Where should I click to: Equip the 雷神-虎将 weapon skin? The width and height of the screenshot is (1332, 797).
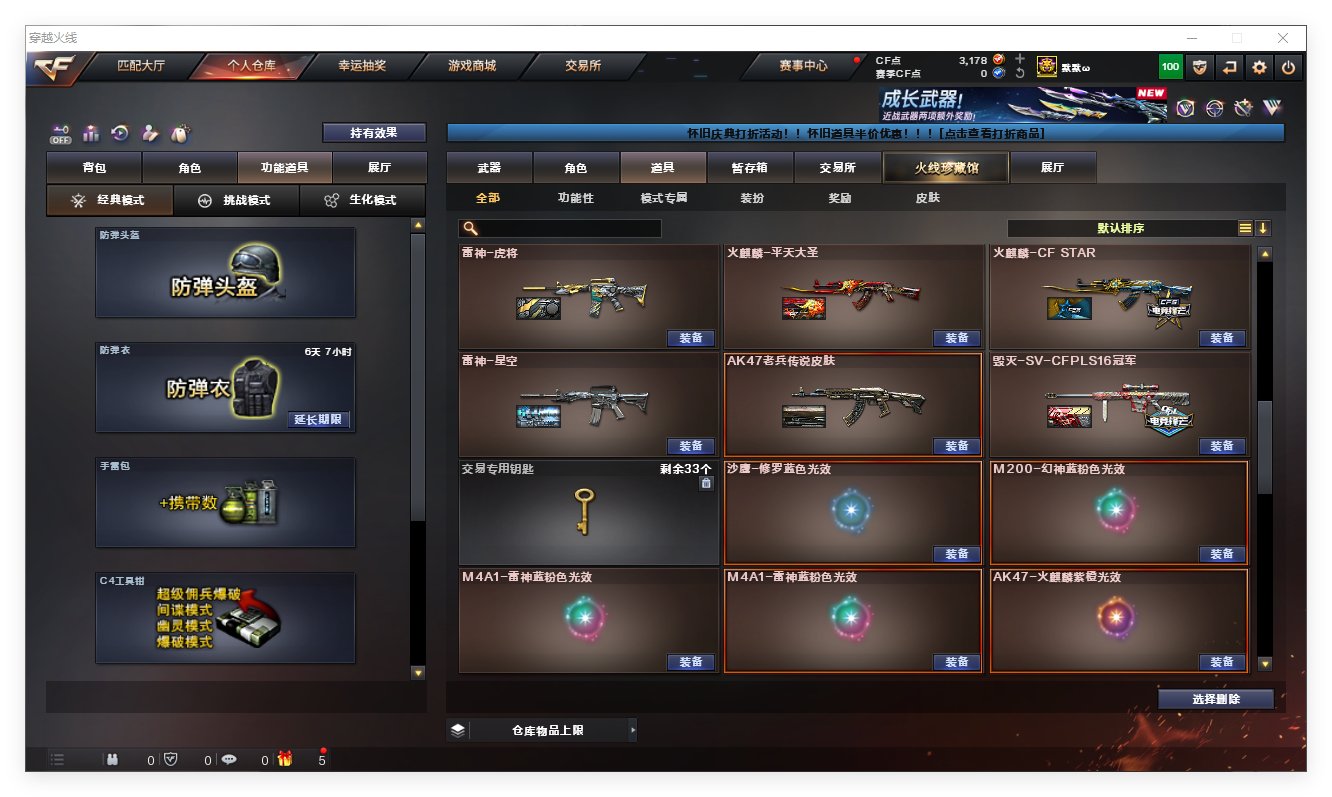click(690, 338)
